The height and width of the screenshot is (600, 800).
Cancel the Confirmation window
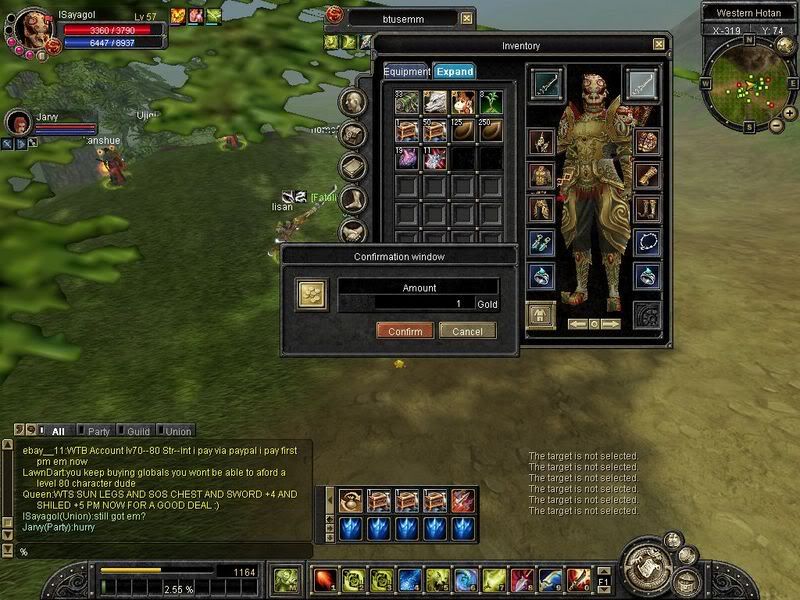(467, 331)
